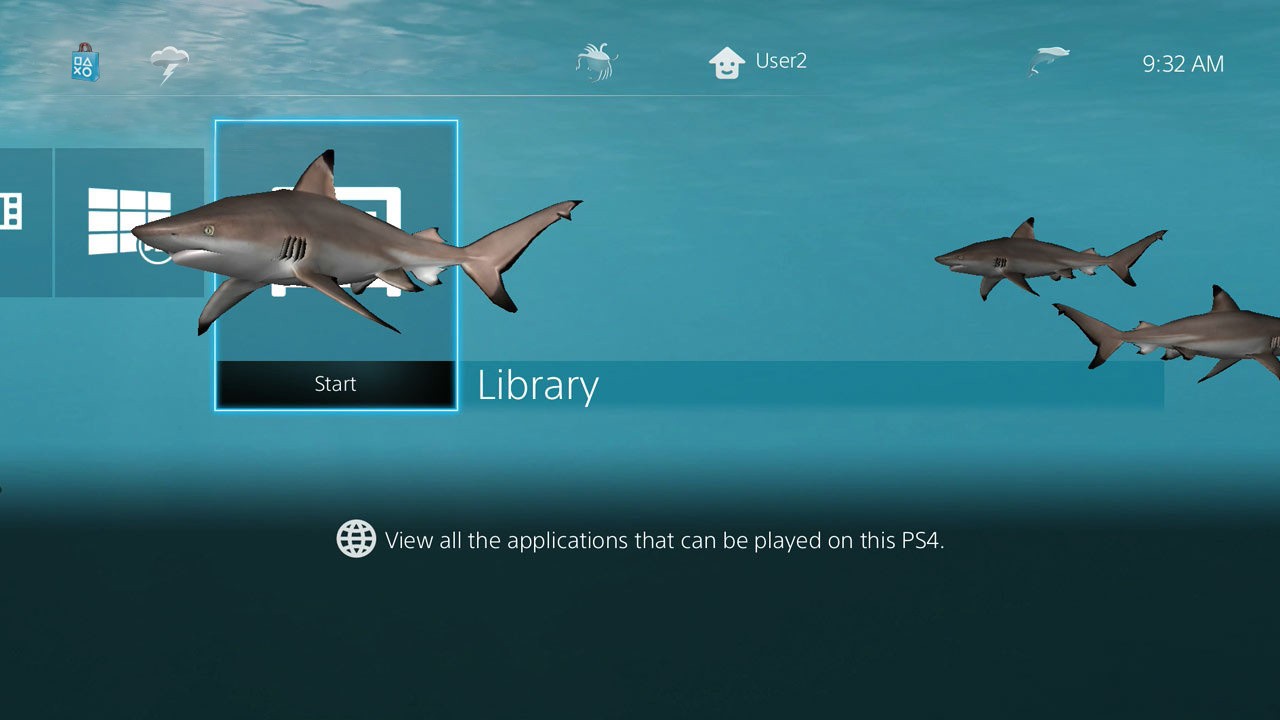Image resolution: width=1280 pixels, height=720 pixels.
Task: Click the globe icon beside the description text
Action: tap(356, 539)
